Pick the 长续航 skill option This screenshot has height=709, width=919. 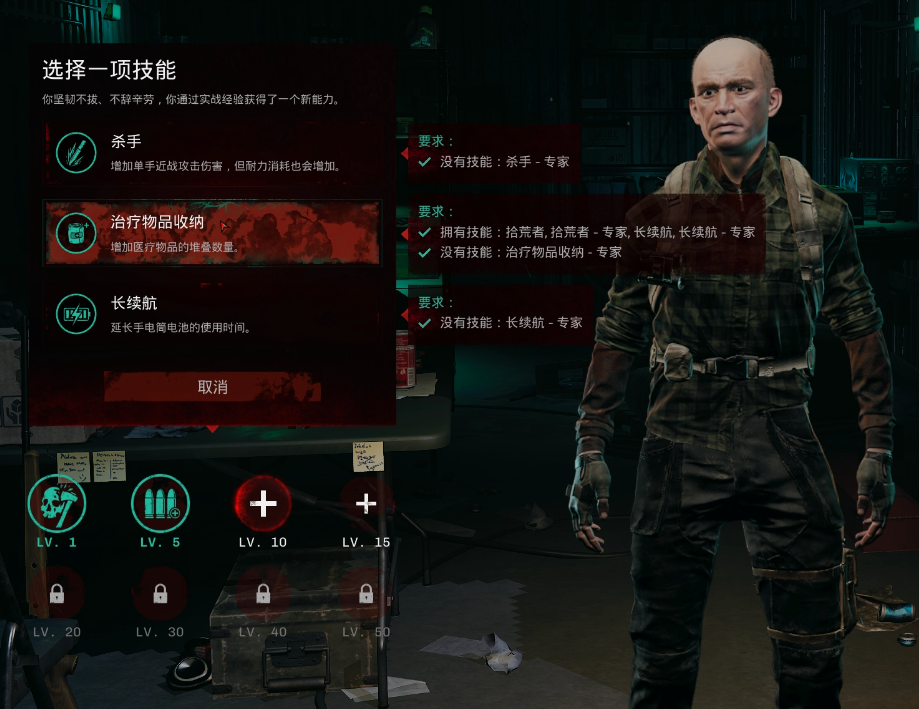tap(212, 313)
